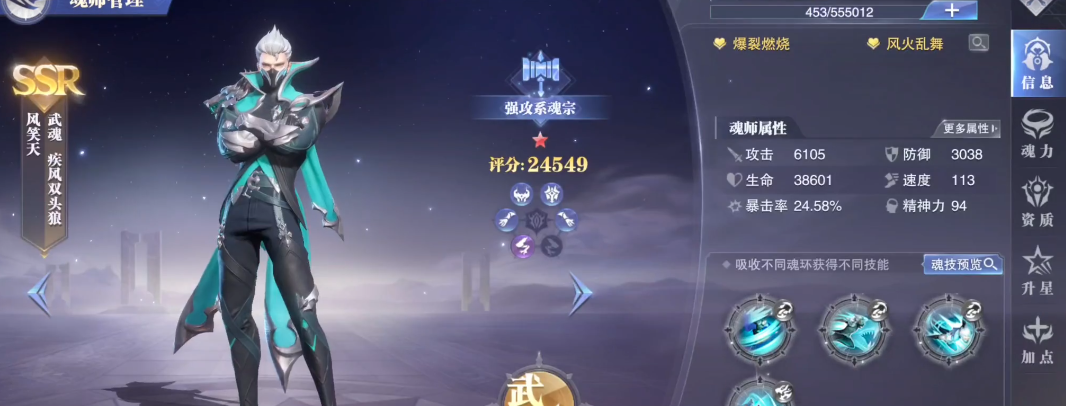Click the plus button beside 453/555012

[949, 10]
